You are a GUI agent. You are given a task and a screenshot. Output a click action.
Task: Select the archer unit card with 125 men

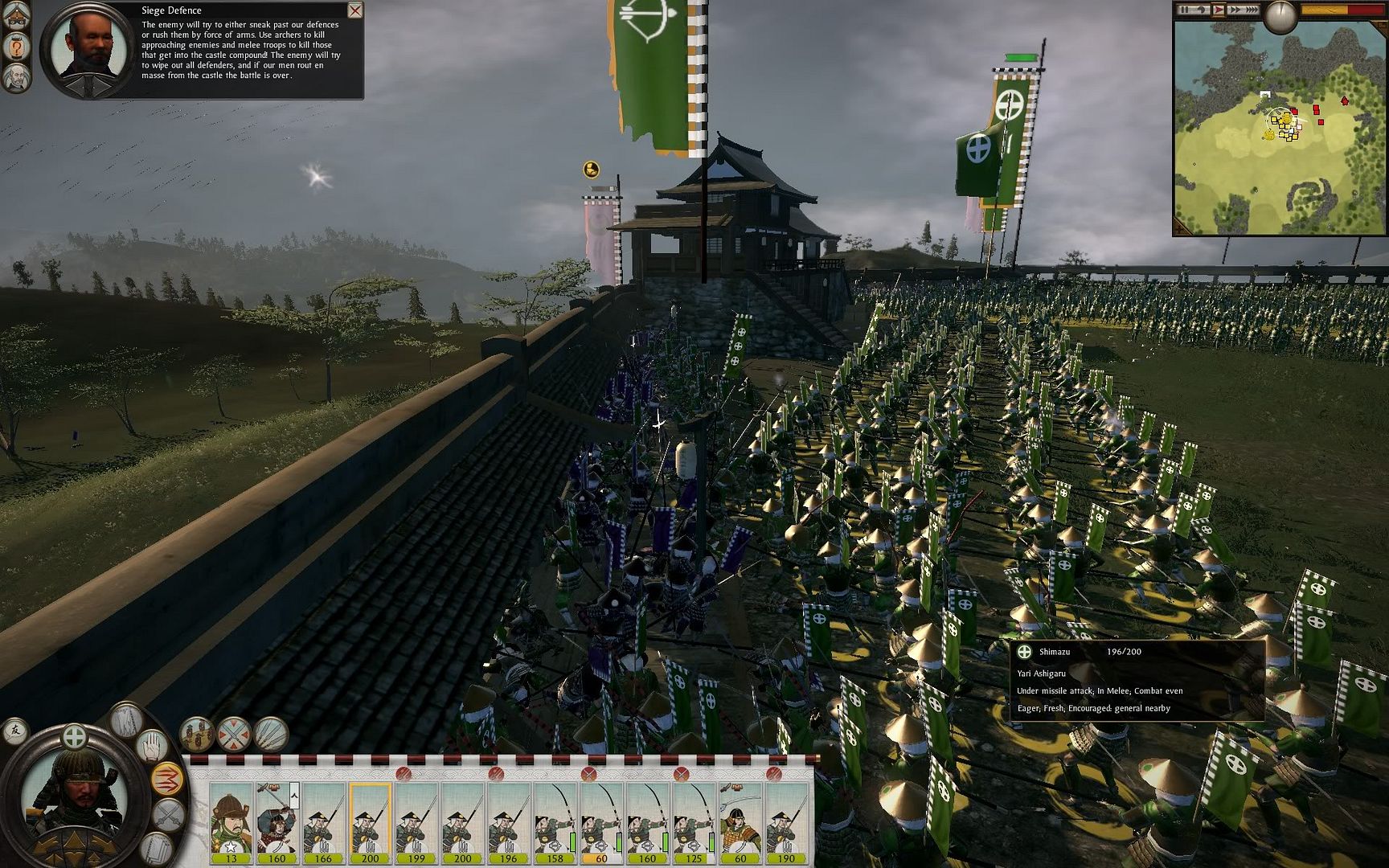point(694,821)
